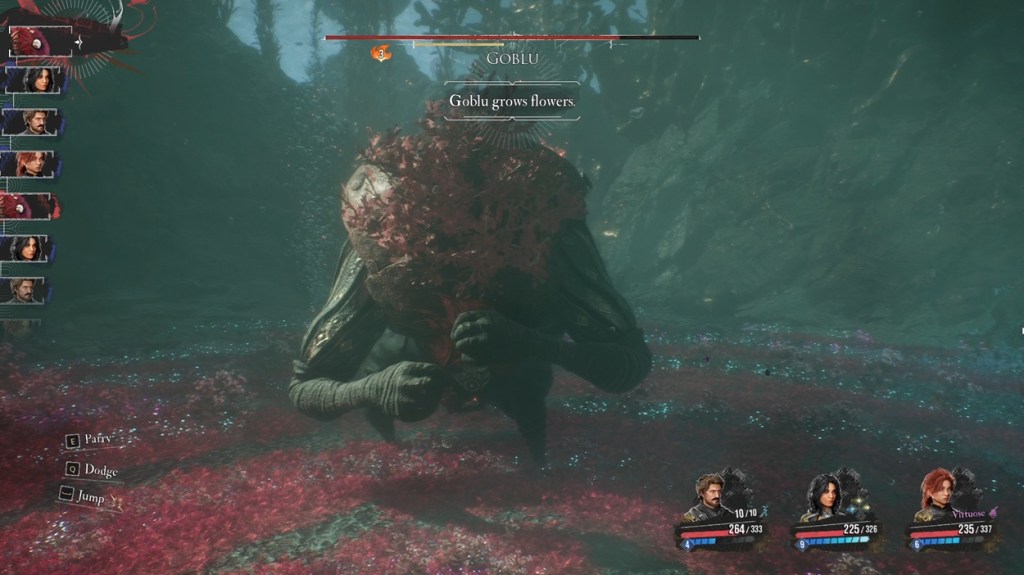
Task: Select the large current-turn Goblu portrait
Action: (42, 41)
